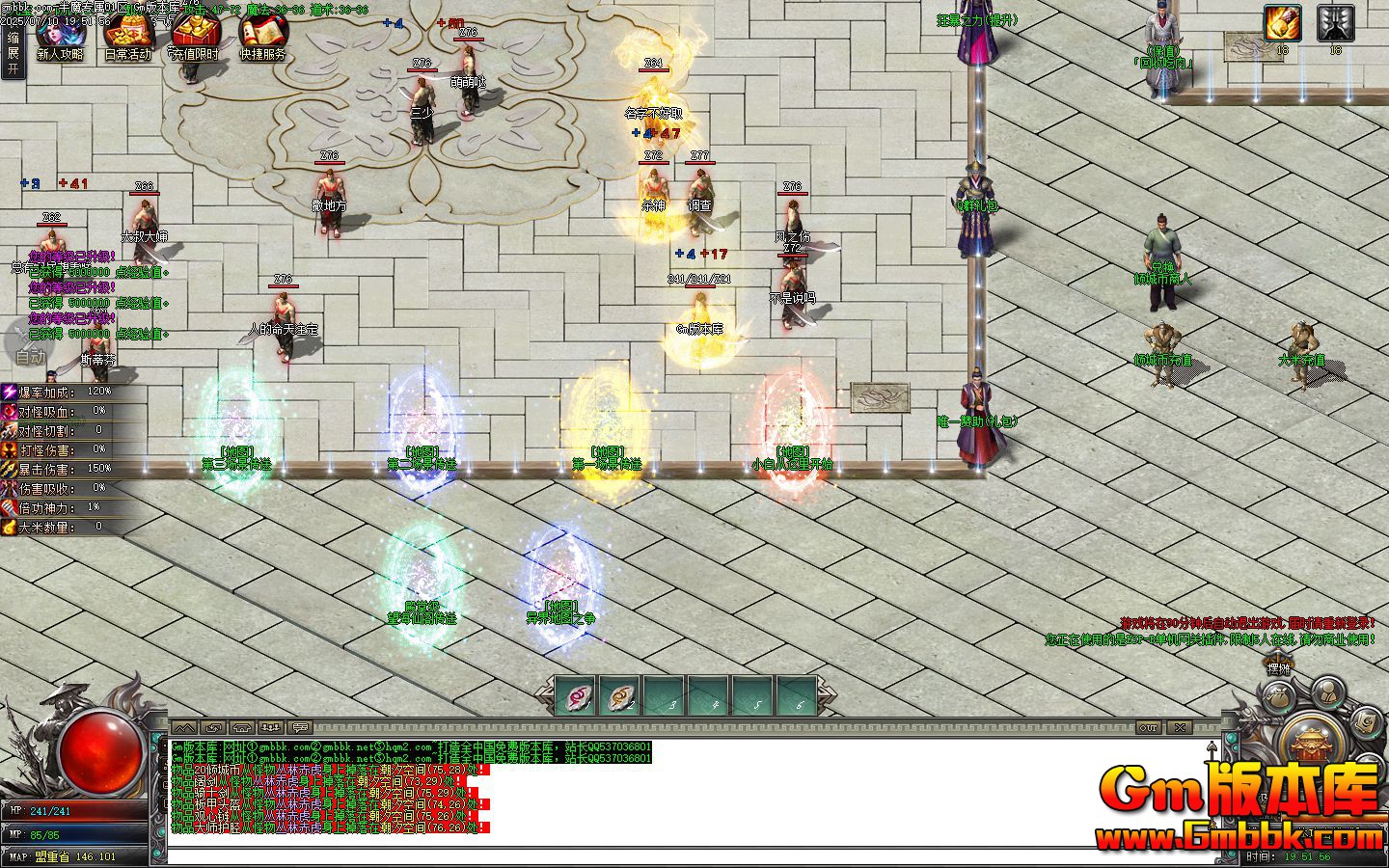Toggle the 缩展开 collapse/expand tab
The image size is (1389, 868).
point(13,53)
